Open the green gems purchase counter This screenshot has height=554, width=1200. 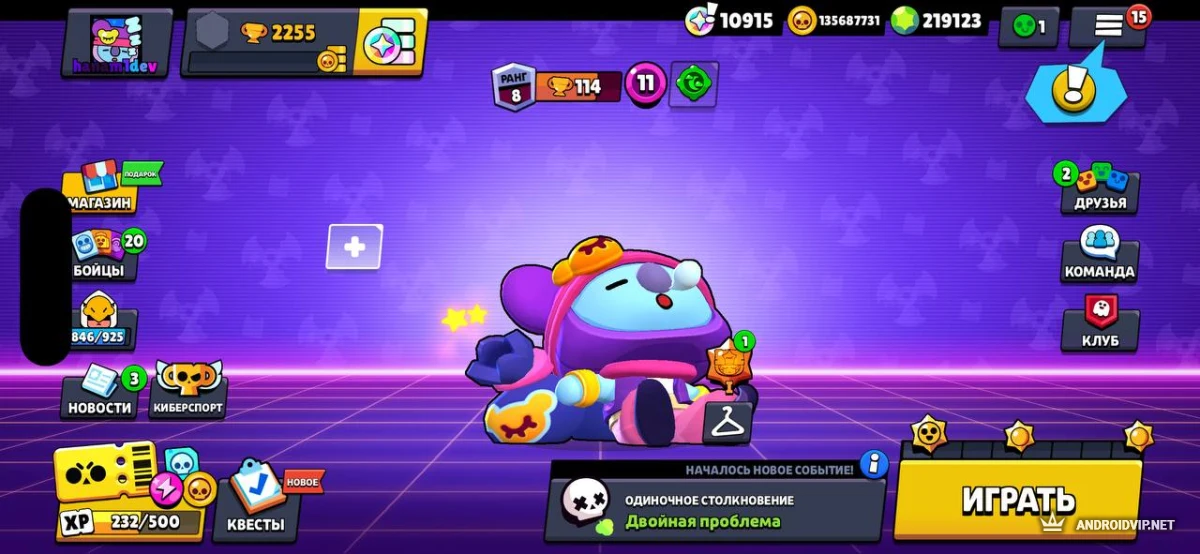point(936,21)
